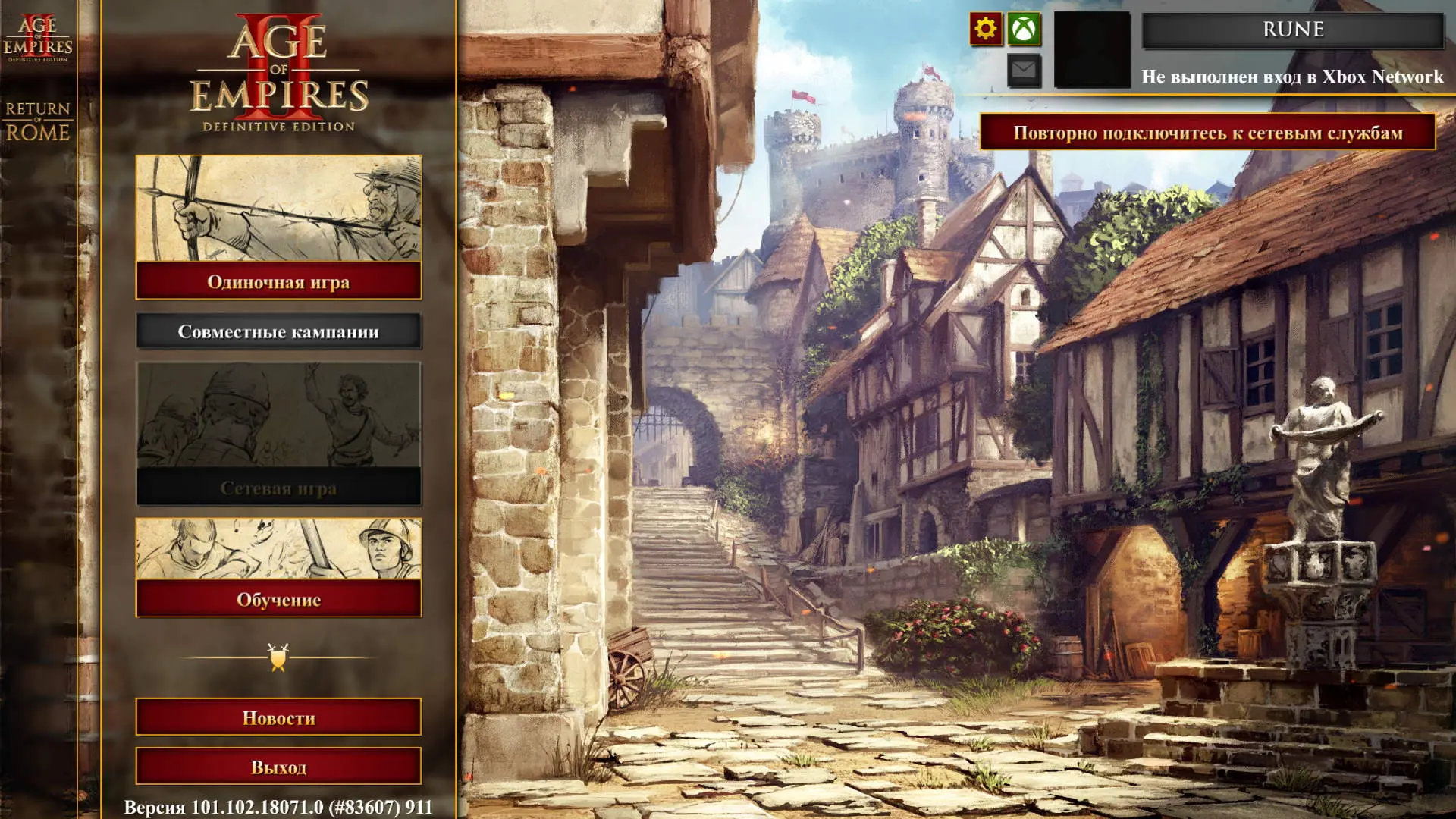
Task: Quit the game with Выход
Action: pos(278,767)
